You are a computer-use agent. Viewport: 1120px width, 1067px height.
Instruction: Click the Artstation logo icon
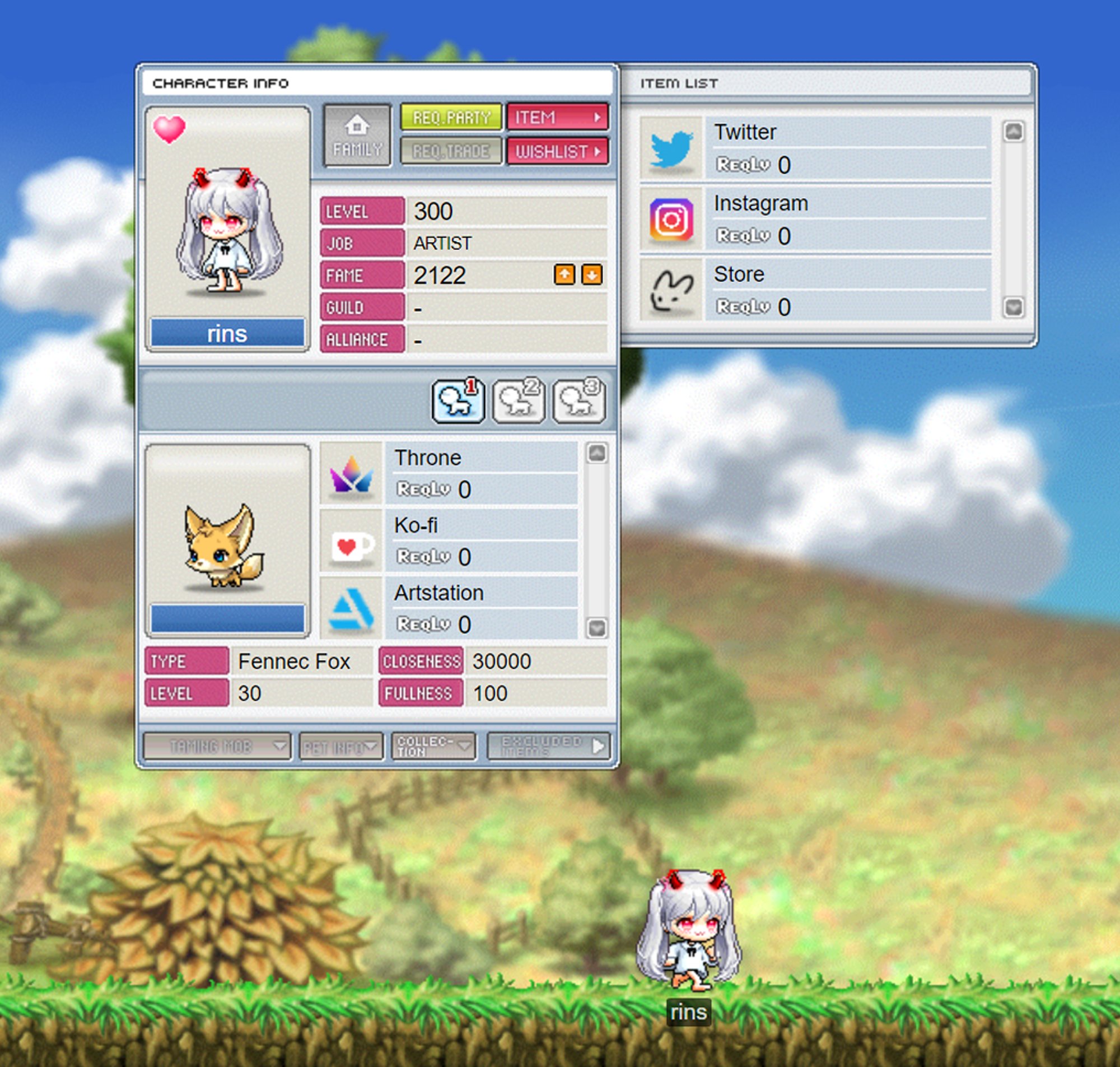click(x=351, y=609)
